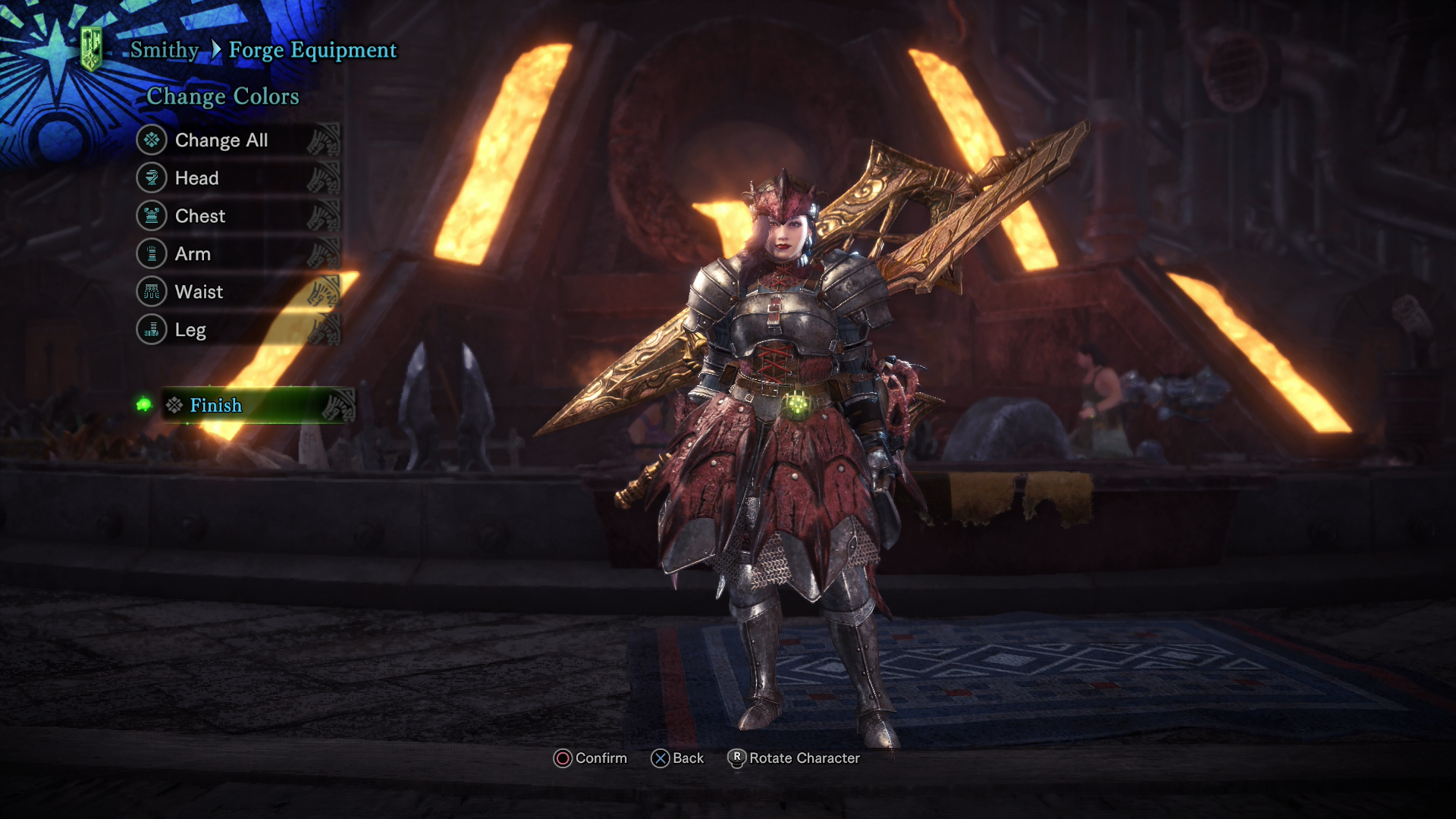Click the diamond cluster icon beside Change All
Image resolution: width=1456 pixels, height=819 pixels.
[151, 140]
